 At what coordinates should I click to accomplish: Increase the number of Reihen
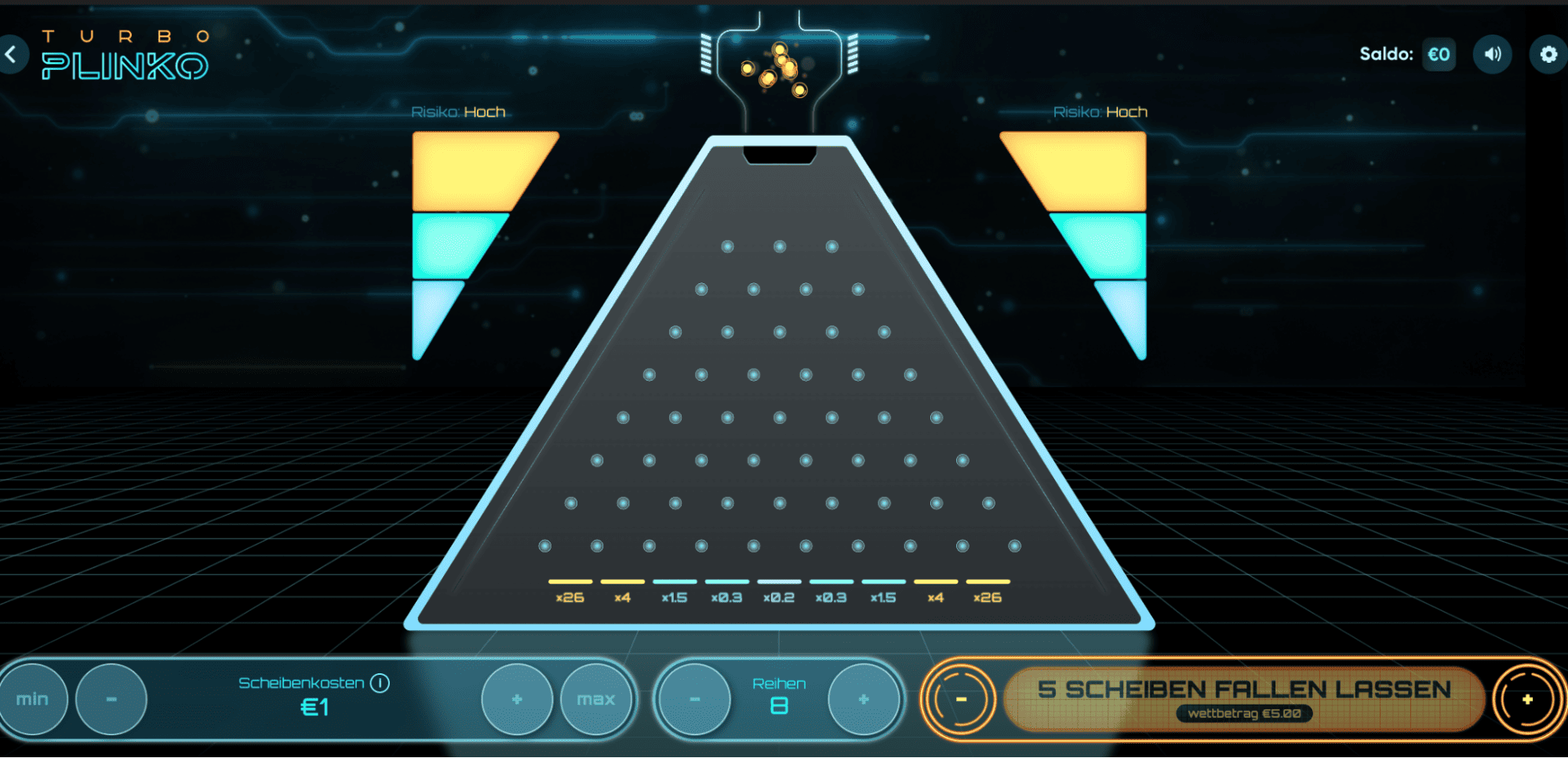click(864, 699)
